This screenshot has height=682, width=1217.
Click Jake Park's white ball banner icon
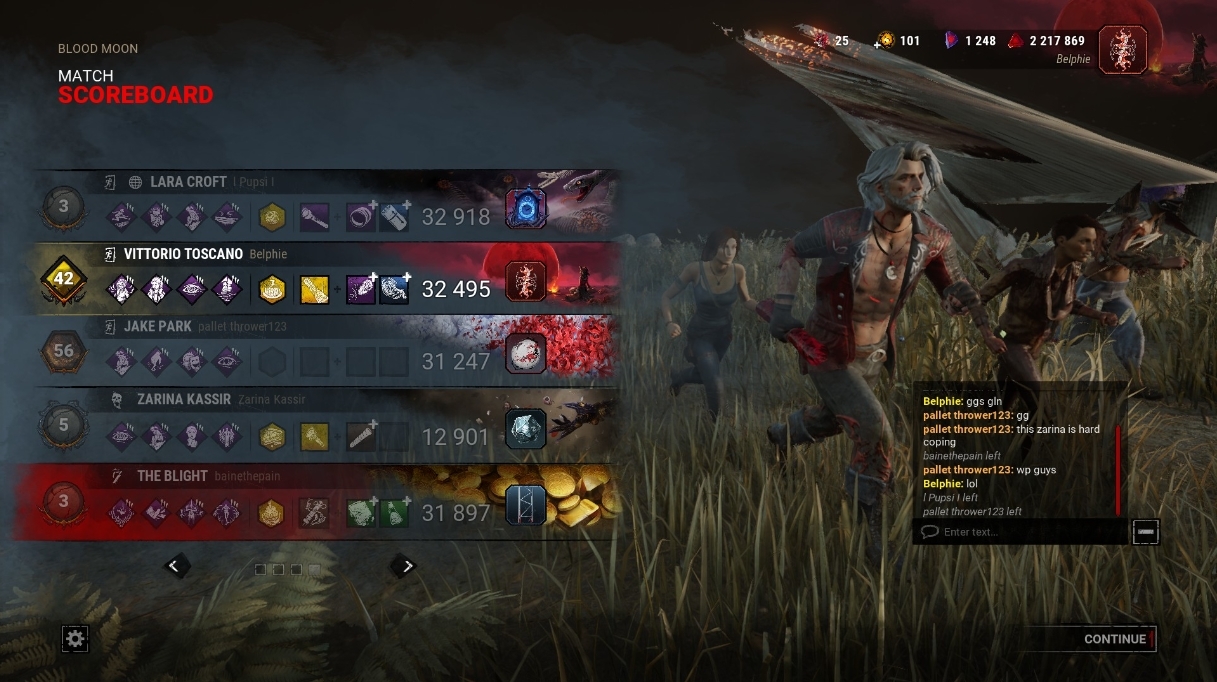(526, 353)
